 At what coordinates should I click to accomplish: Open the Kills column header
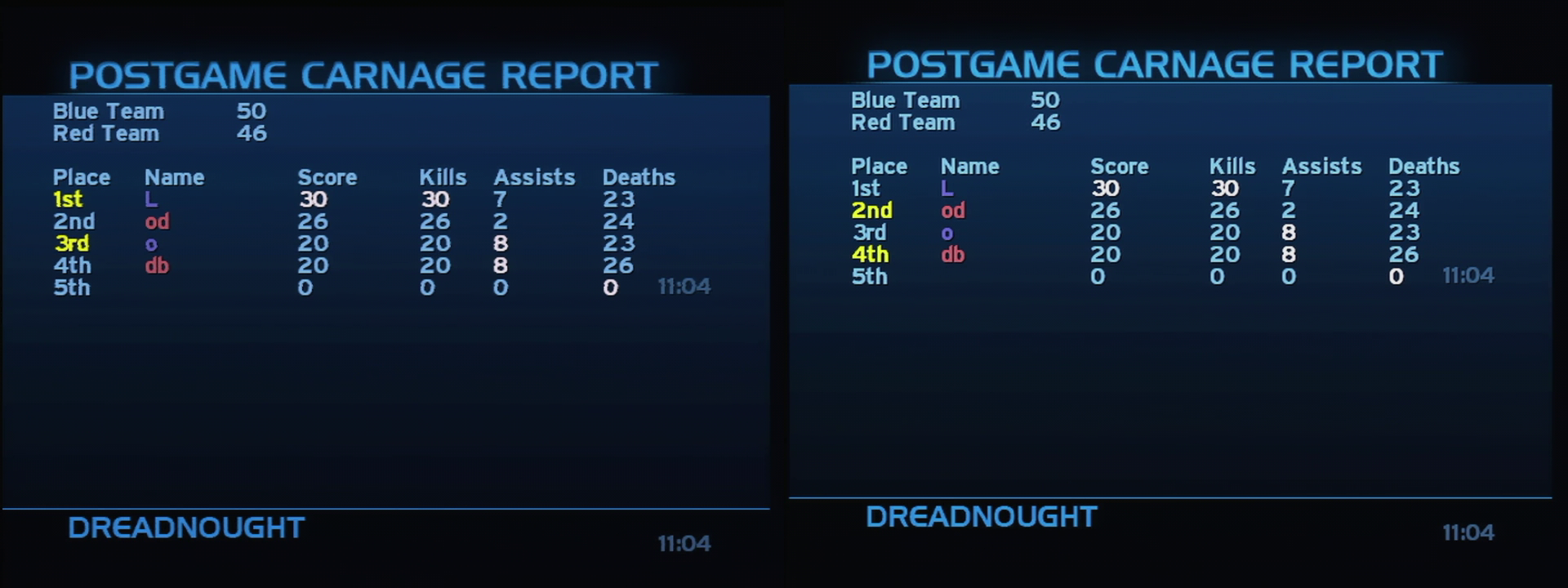[443, 176]
